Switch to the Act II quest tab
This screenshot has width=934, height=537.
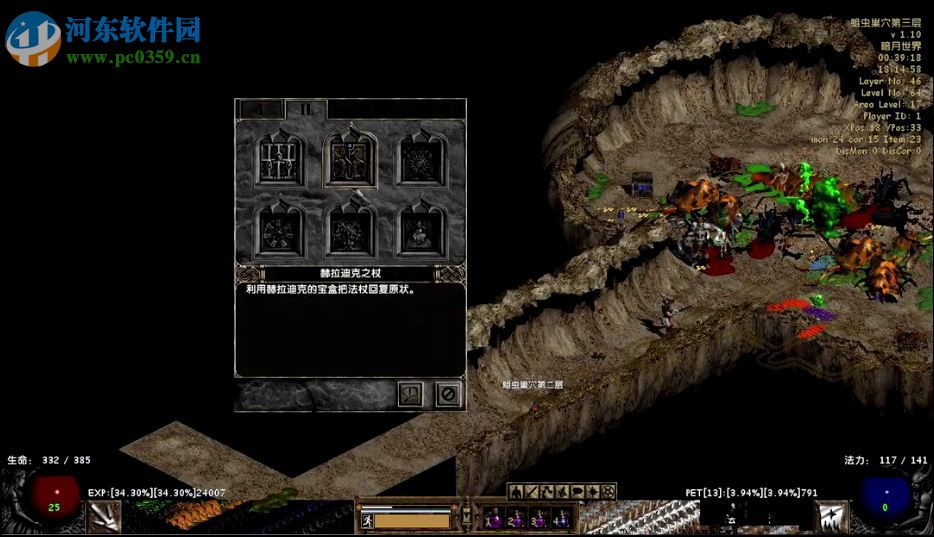click(307, 109)
